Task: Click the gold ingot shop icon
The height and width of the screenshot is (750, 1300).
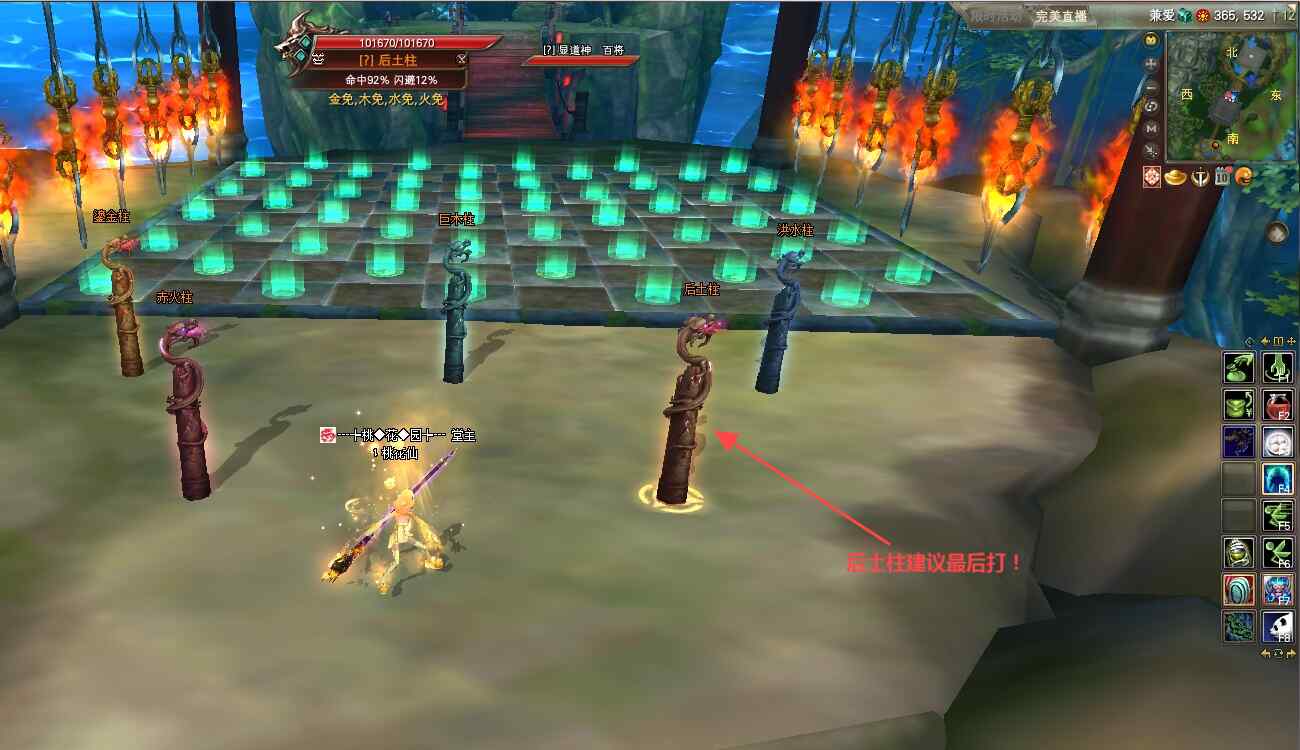Action: click(1174, 178)
